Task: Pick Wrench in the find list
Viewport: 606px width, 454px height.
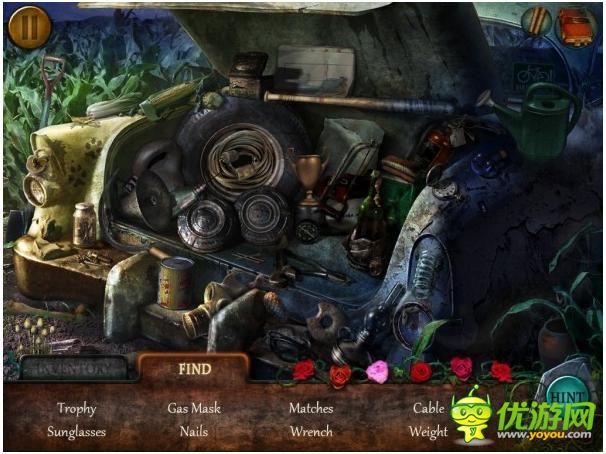Action: [x=311, y=432]
